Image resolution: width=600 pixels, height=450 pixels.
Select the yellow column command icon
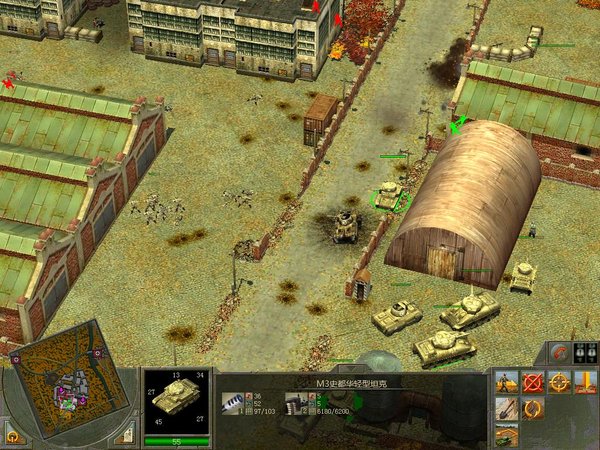(x=586, y=381)
